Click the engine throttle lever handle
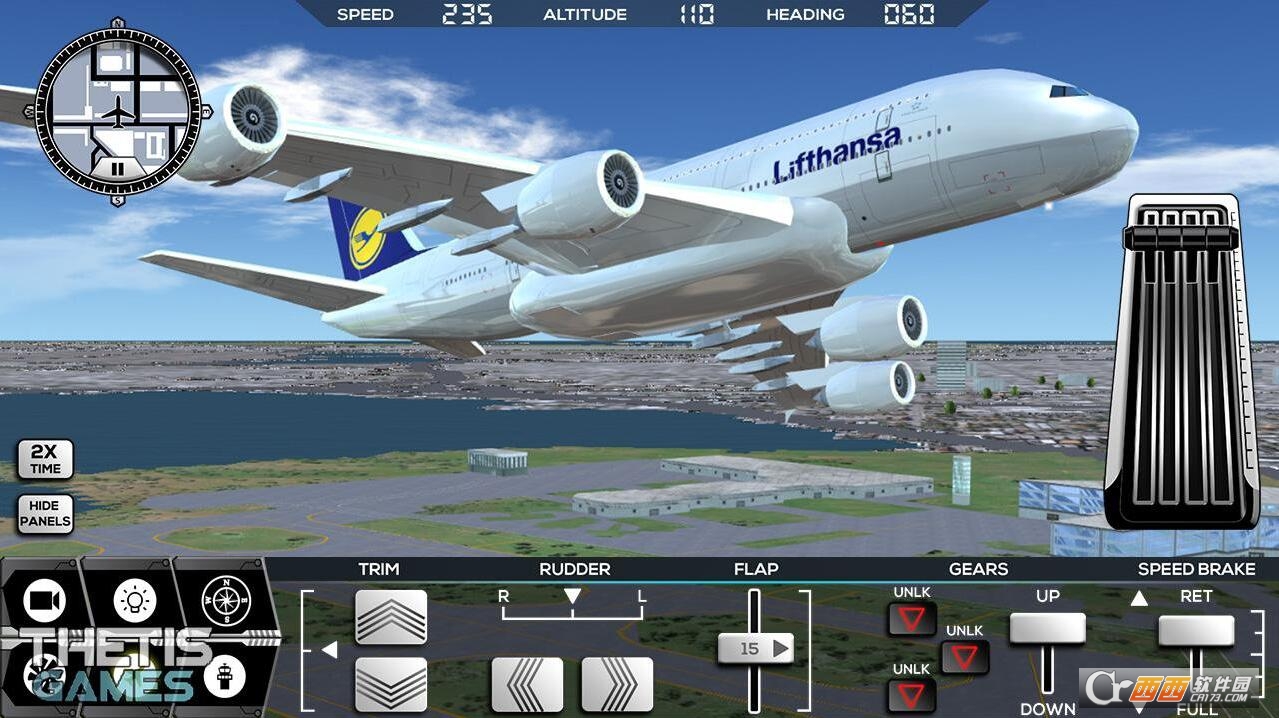1279x718 pixels. click(1183, 237)
